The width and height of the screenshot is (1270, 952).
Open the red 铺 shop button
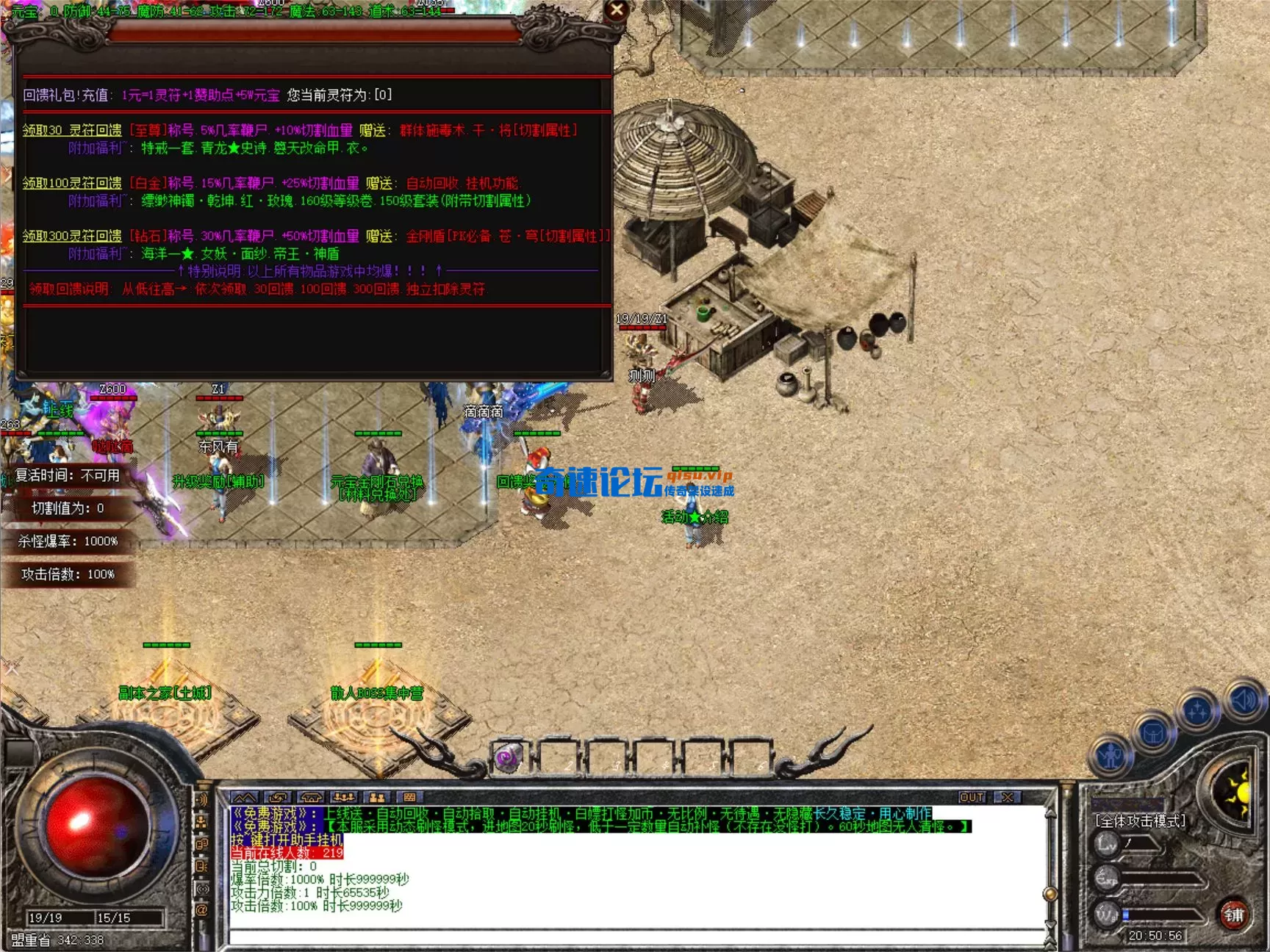[x=1233, y=915]
